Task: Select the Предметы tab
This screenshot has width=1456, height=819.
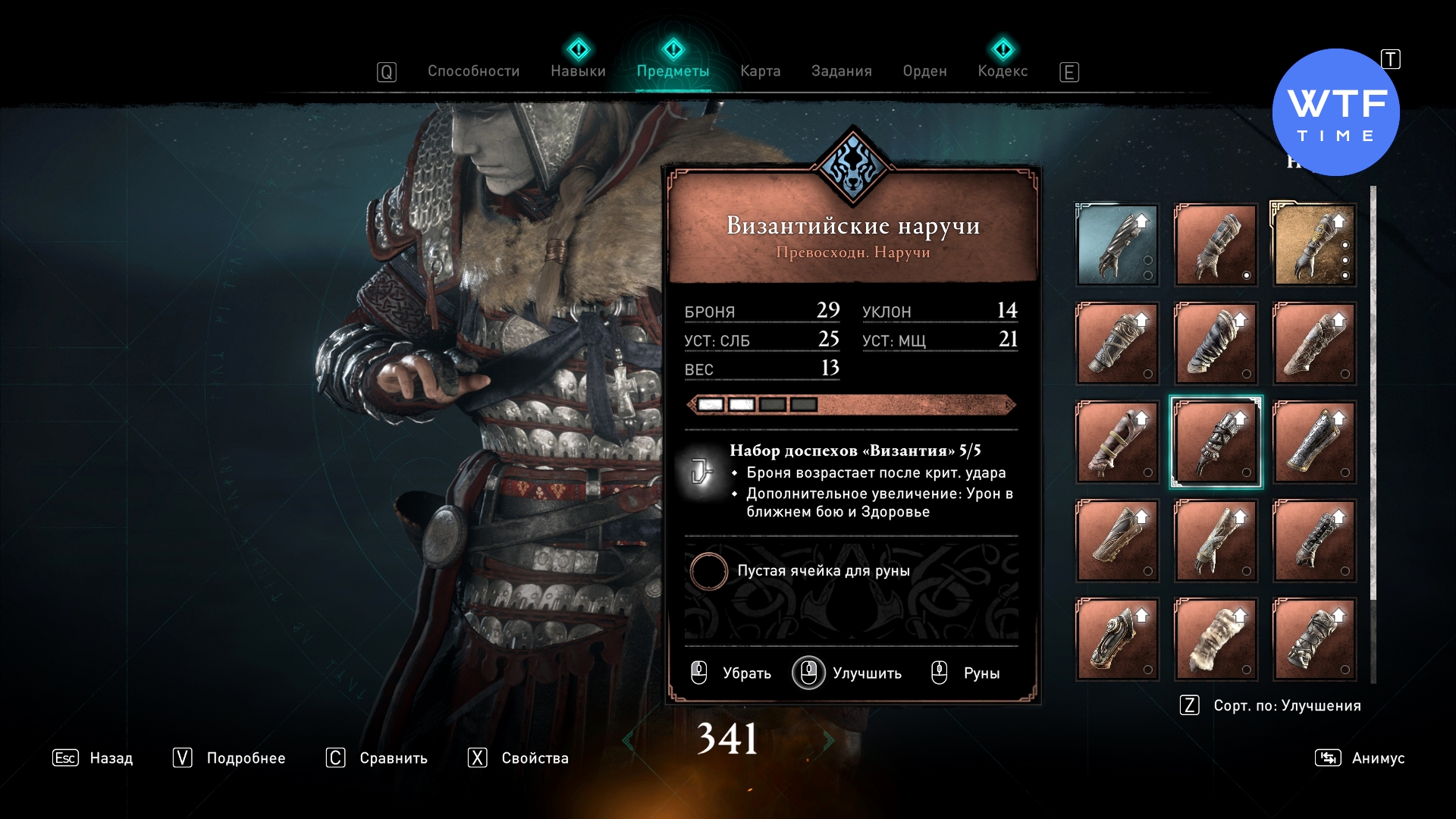Action: click(x=673, y=71)
